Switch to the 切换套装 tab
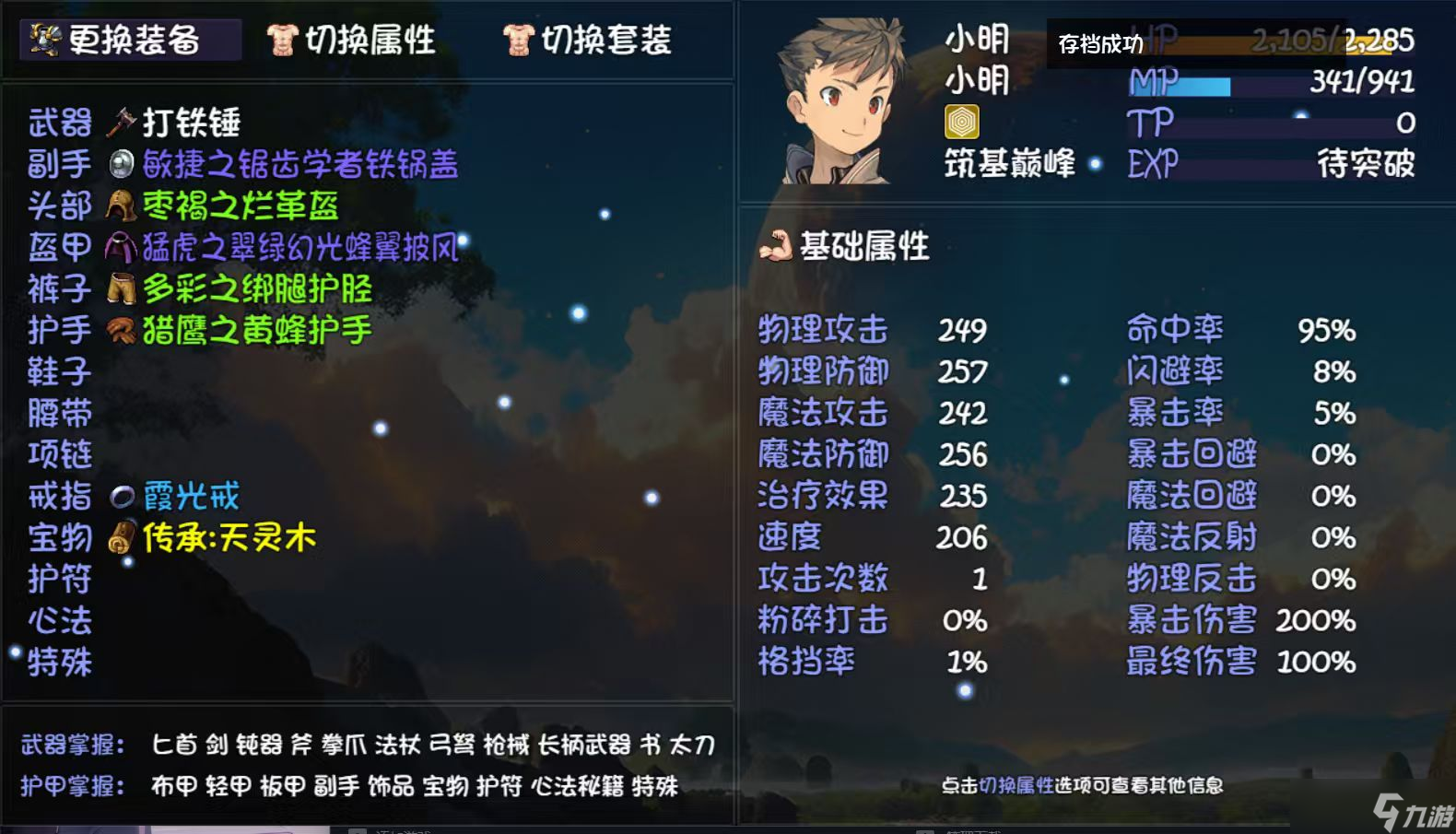1456x834 pixels. (x=597, y=40)
